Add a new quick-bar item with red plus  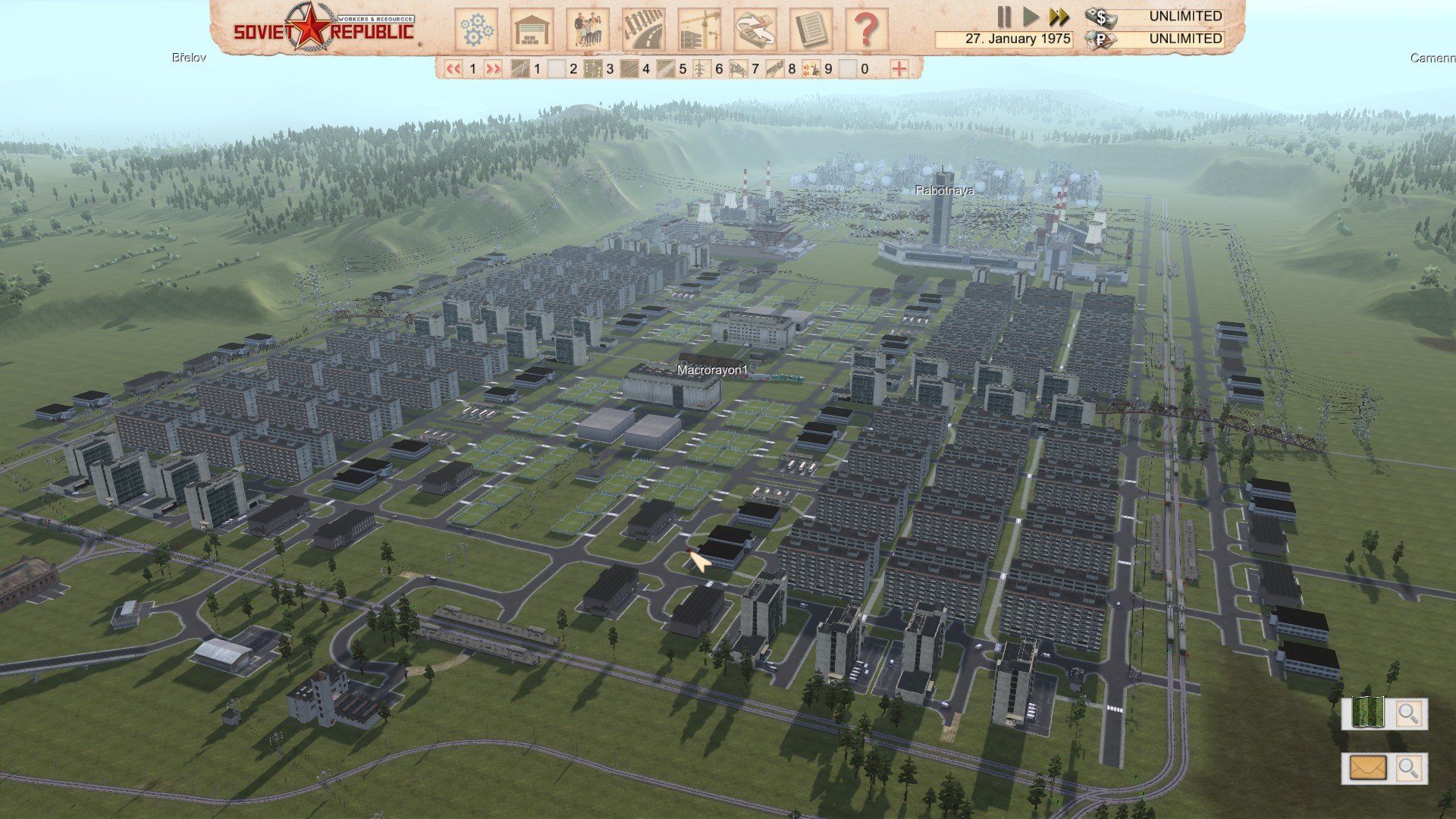899,69
